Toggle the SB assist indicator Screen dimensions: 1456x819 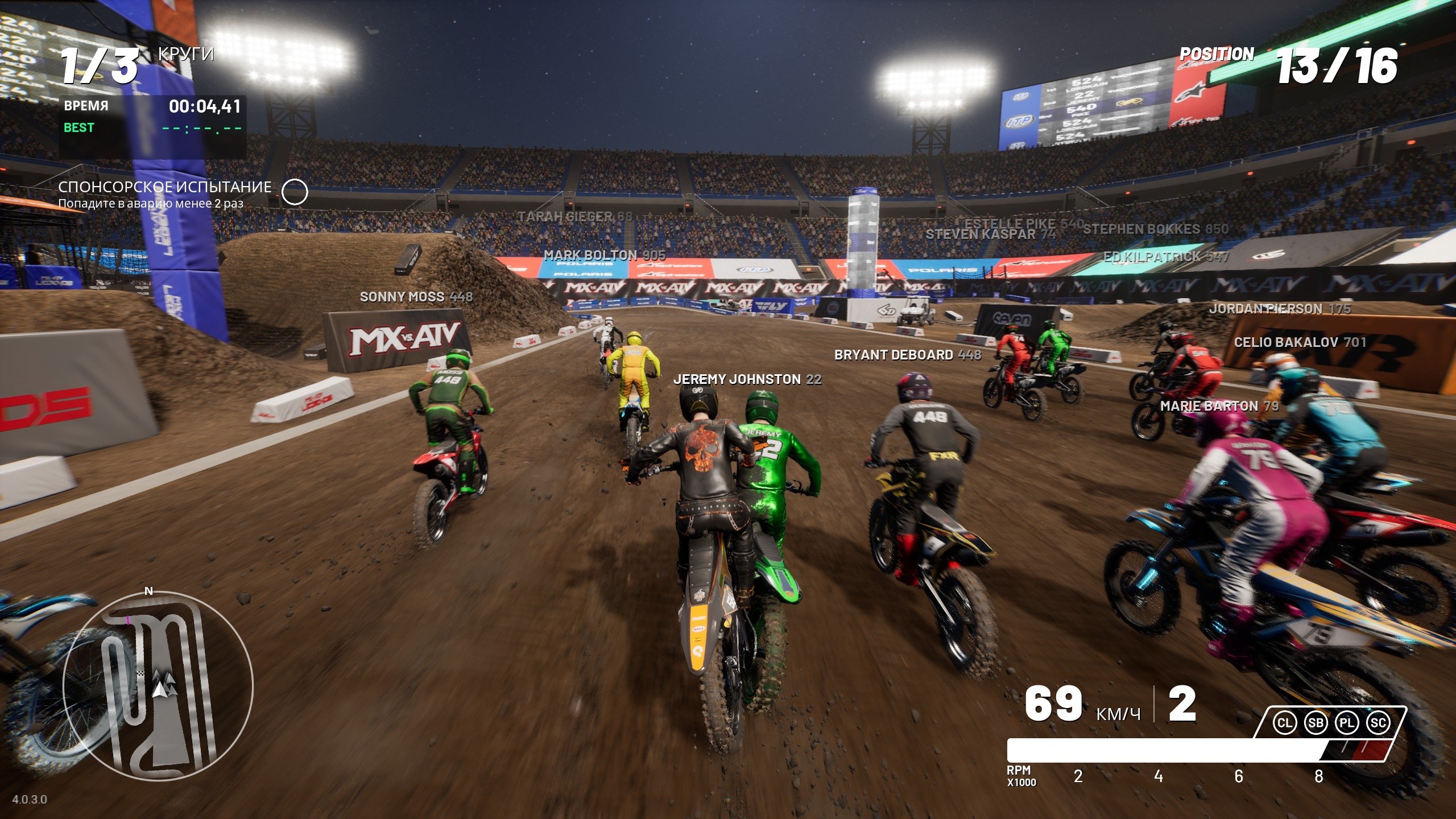pyautogui.click(x=1316, y=723)
